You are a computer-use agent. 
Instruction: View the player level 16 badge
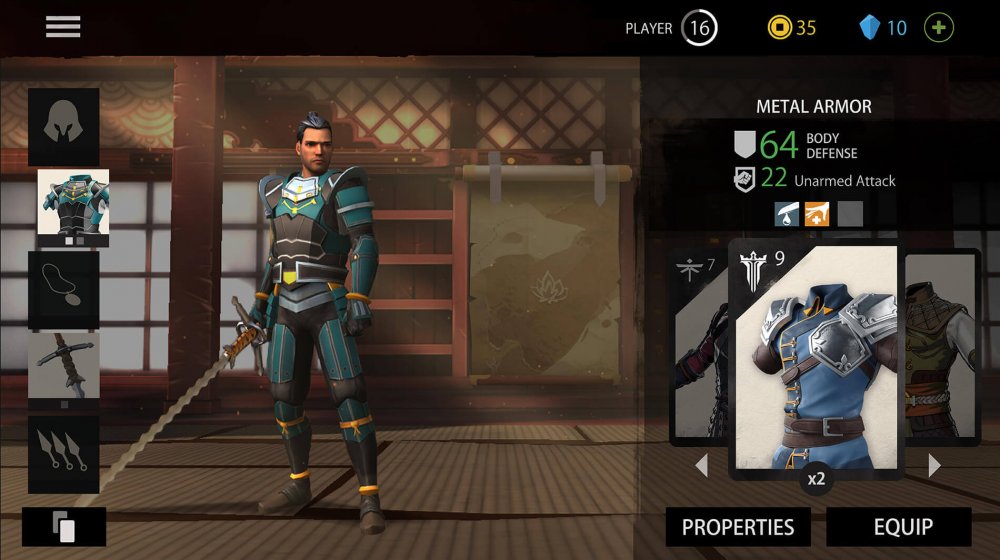(x=699, y=28)
